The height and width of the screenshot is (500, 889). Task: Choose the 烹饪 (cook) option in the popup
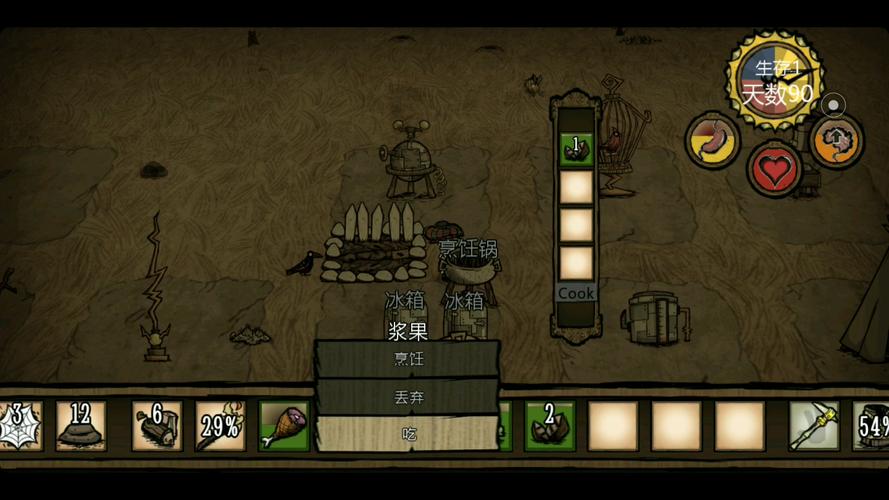click(x=407, y=358)
